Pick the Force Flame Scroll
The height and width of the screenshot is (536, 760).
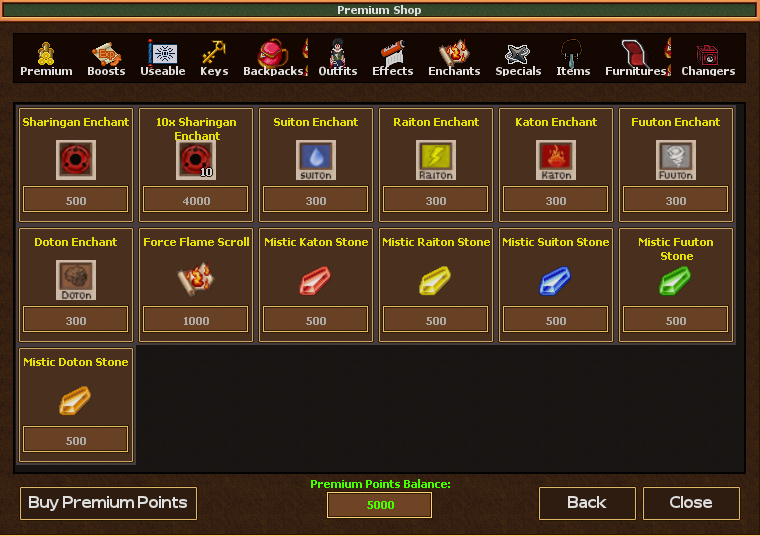[x=196, y=281]
